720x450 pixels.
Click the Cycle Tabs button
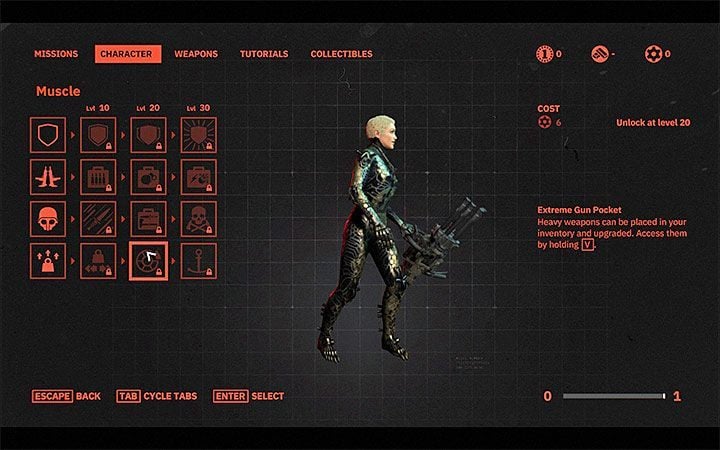point(156,396)
